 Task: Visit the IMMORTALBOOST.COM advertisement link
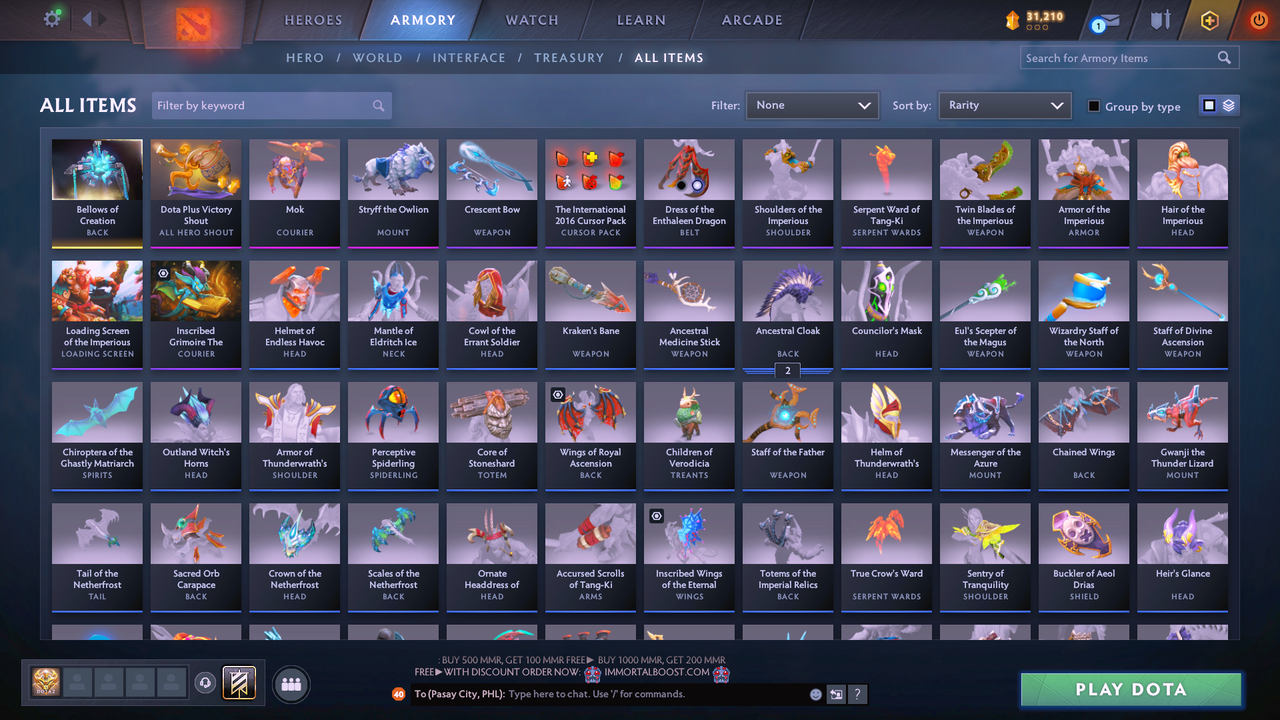point(655,673)
